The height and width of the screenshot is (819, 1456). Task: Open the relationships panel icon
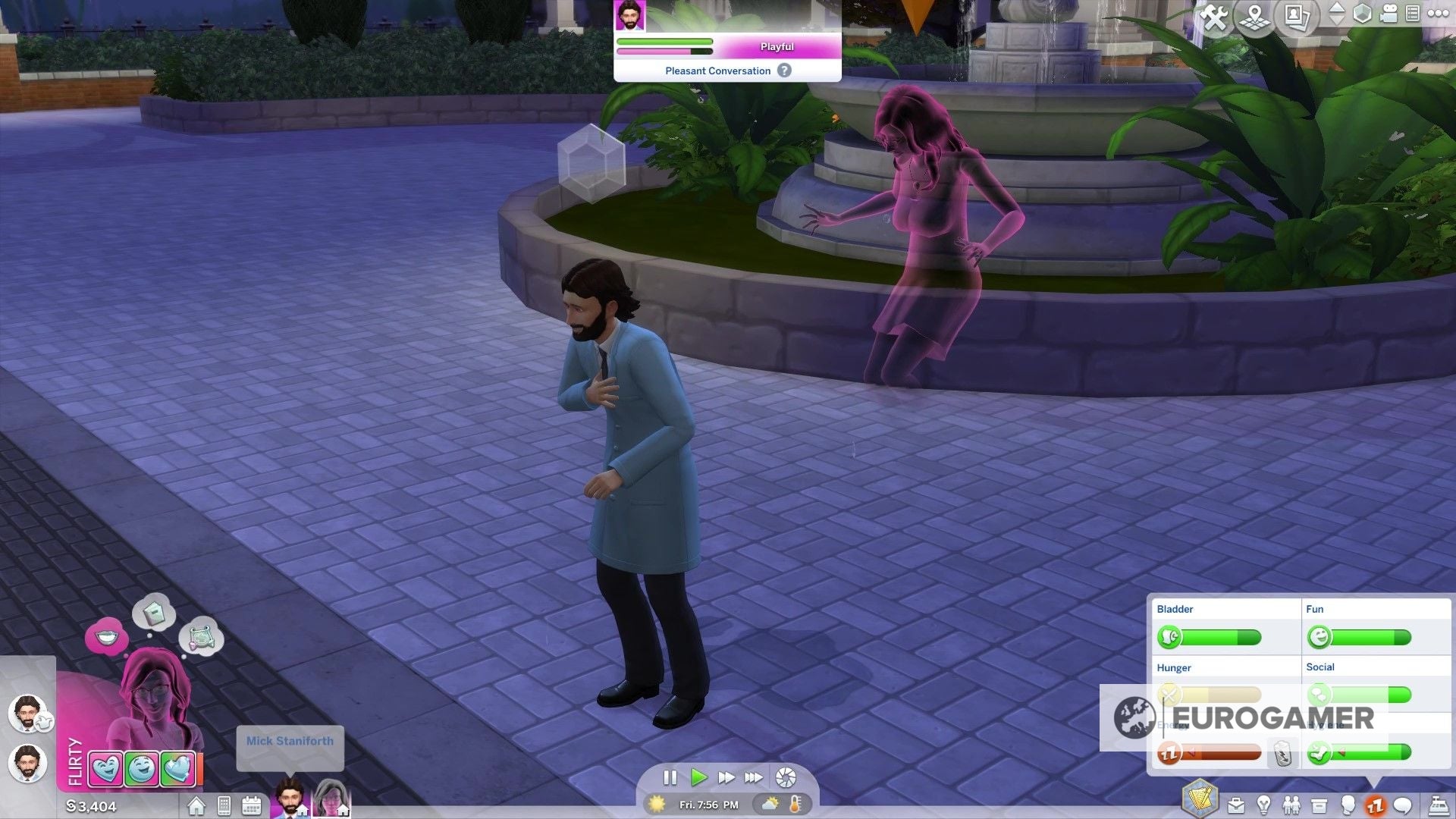[x=1291, y=804]
